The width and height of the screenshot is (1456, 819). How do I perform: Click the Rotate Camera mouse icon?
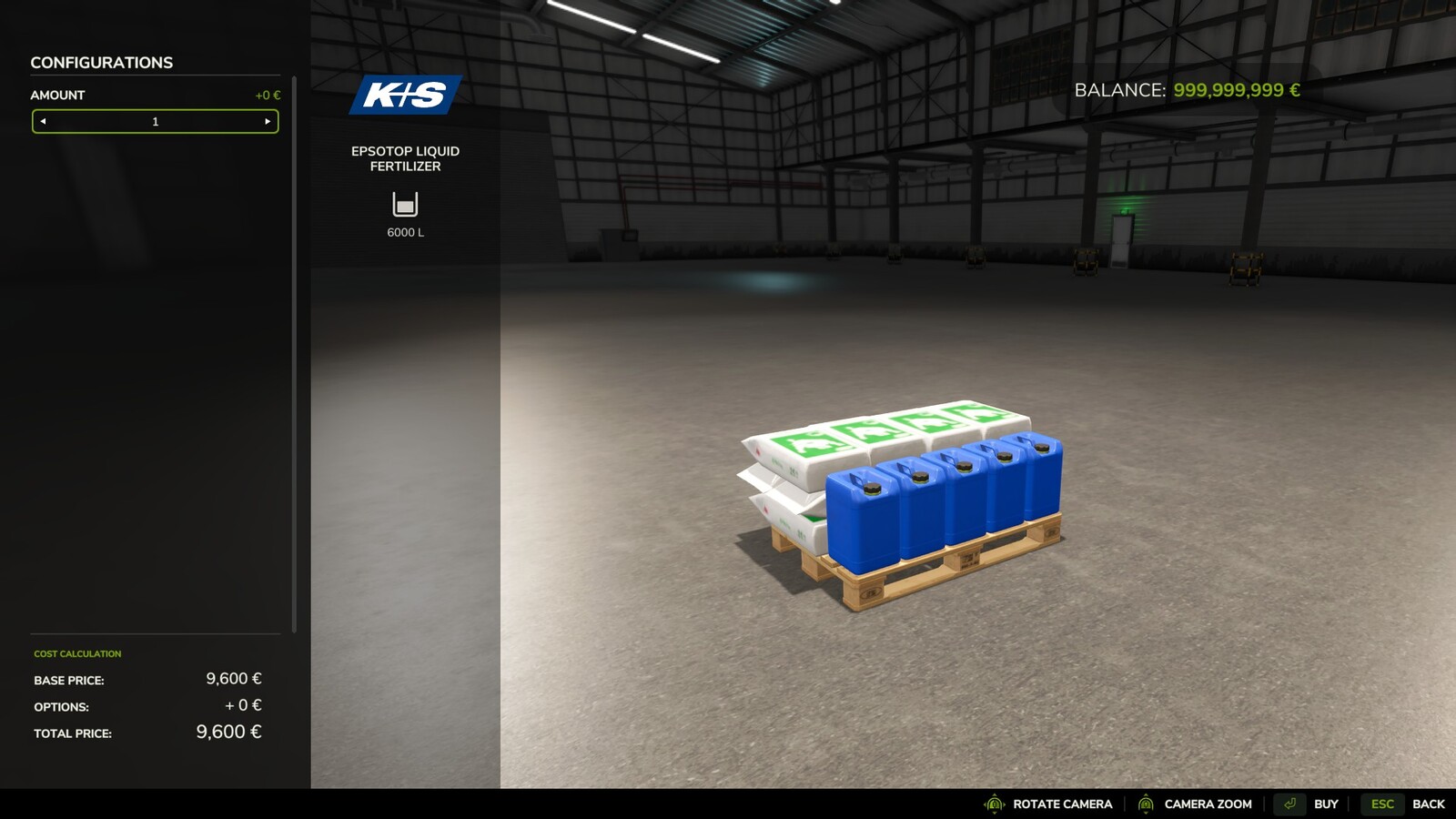(993, 804)
